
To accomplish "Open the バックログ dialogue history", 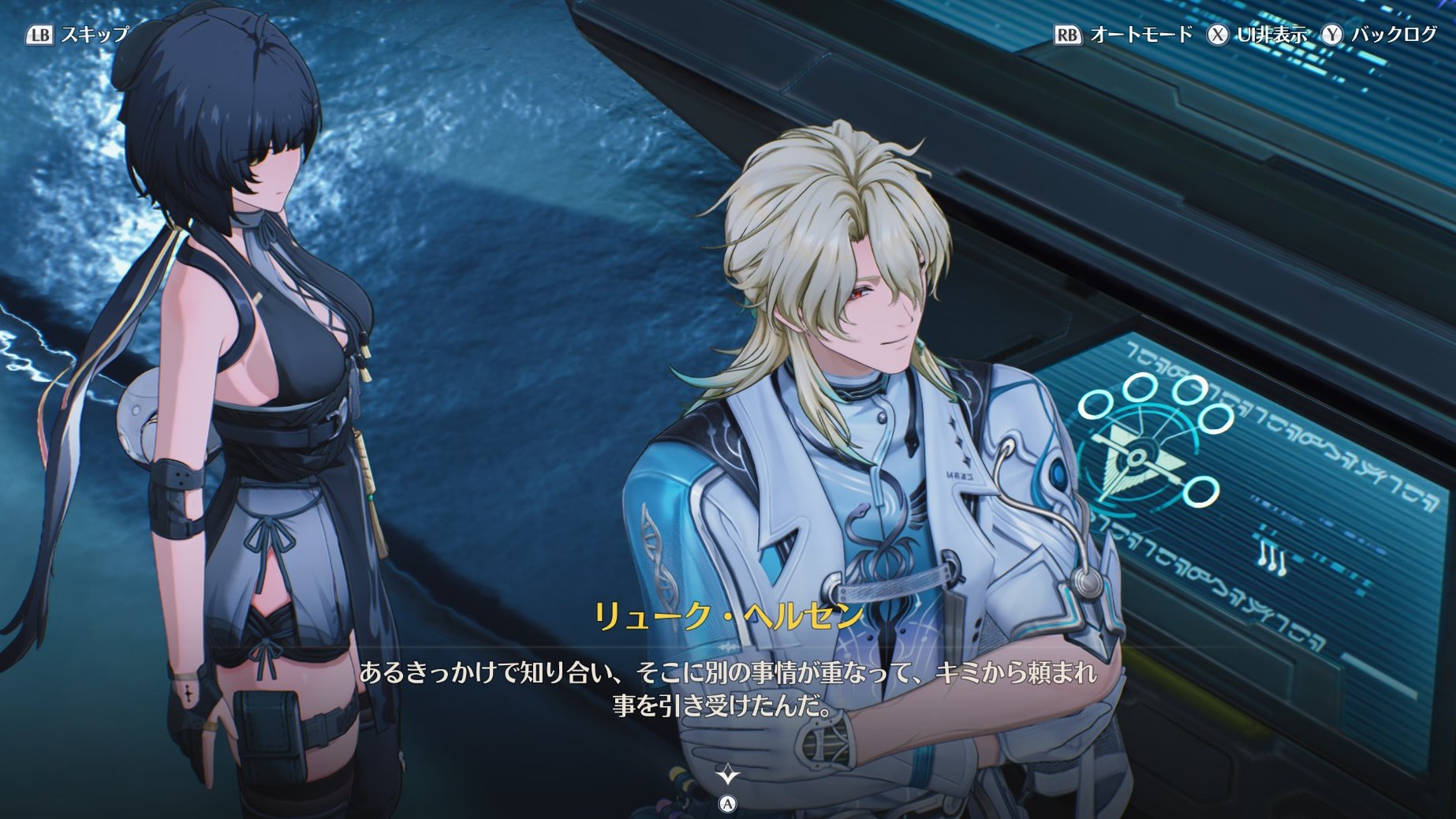I will point(1380,35).
